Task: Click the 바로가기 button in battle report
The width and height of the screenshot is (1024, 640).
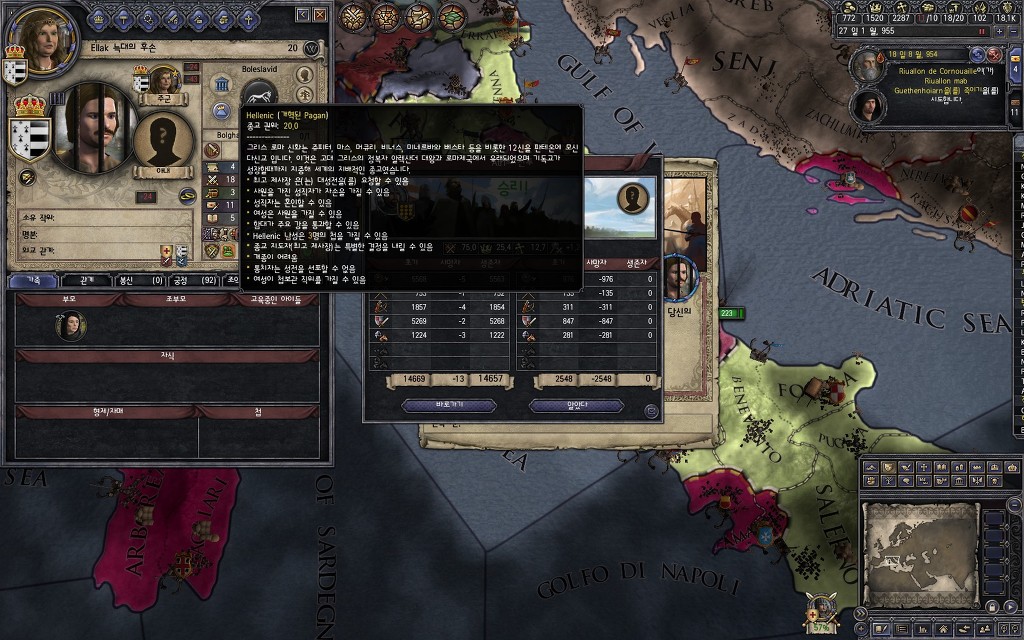Action: (x=449, y=405)
